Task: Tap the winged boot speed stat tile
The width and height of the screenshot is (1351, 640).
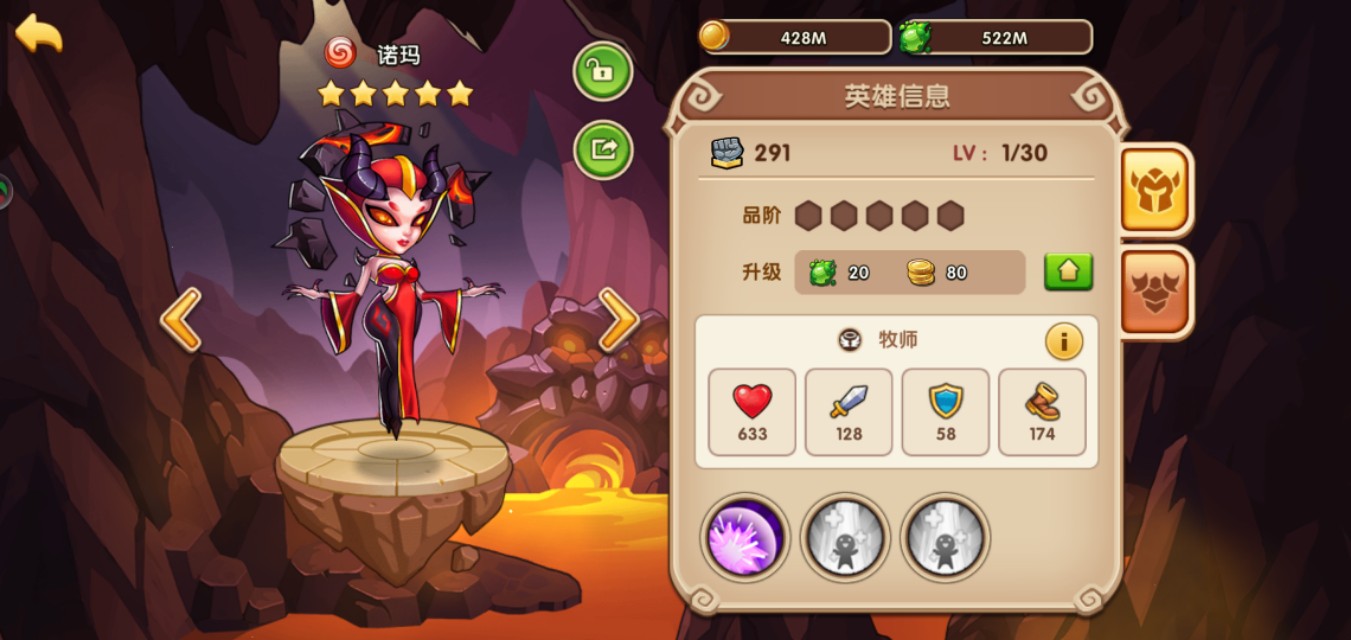Action: pyautogui.click(x=1042, y=412)
